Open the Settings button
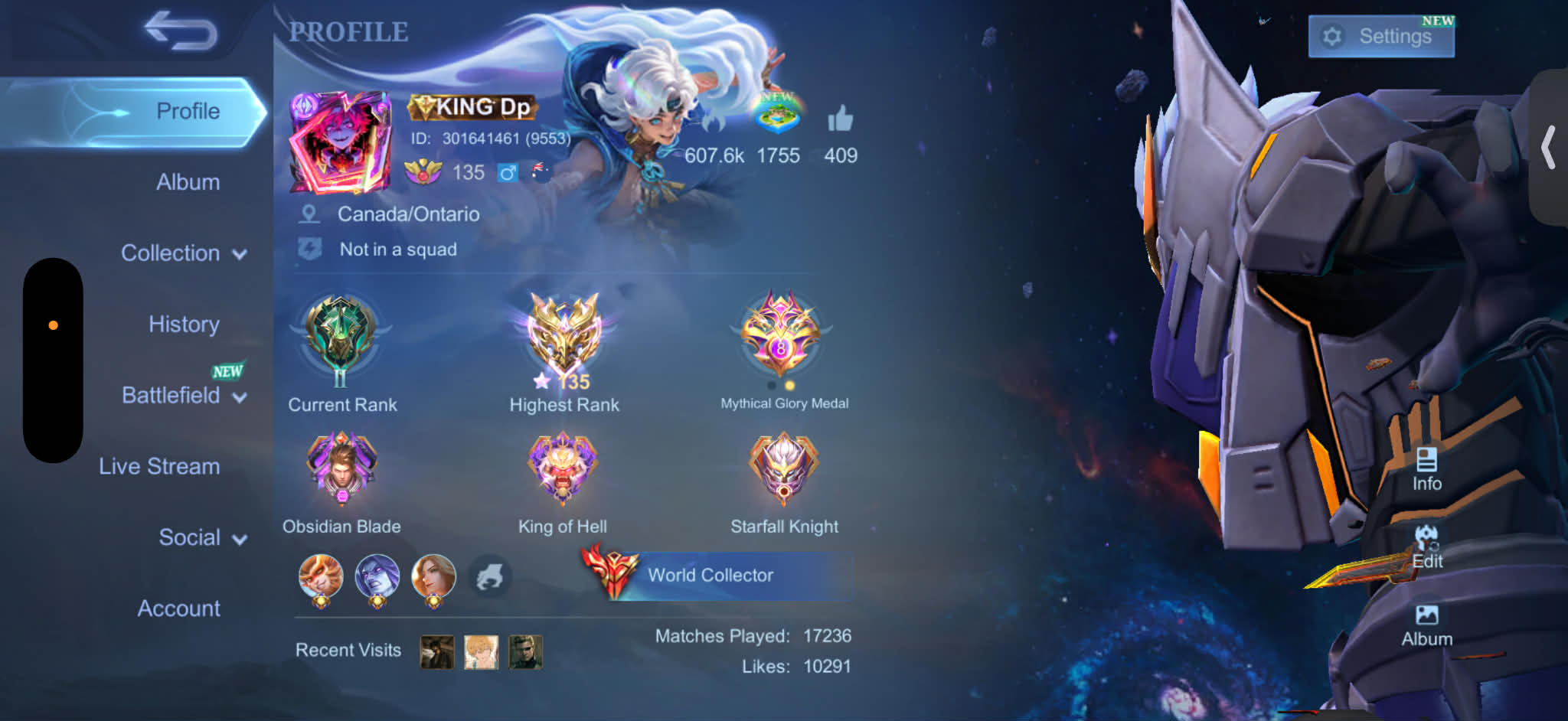Image resolution: width=1568 pixels, height=721 pixels. click(x=1380, y=36)
